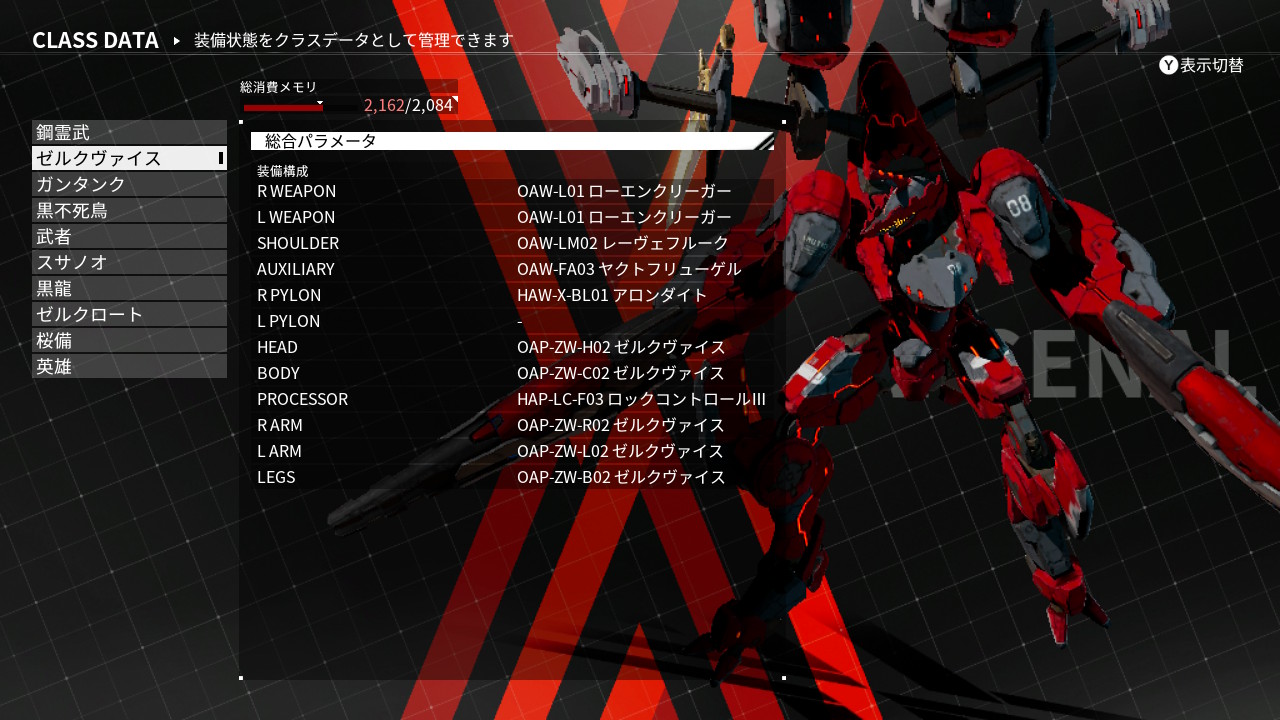Select the PROCESSOR ロックコントロールIII part
This screenshot has width=1280, height=720.
[500, 399]
